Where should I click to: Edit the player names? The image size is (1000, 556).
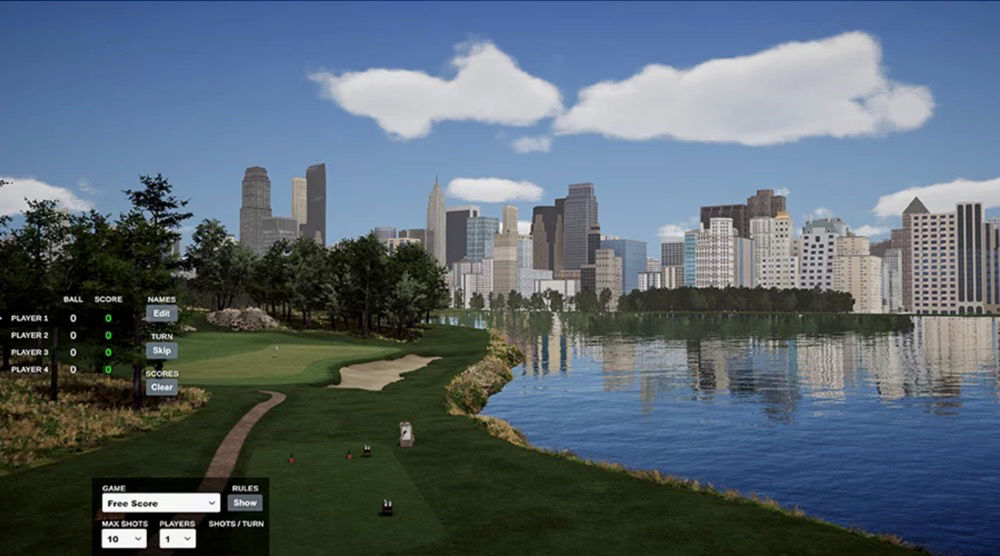tap(161, 313)
